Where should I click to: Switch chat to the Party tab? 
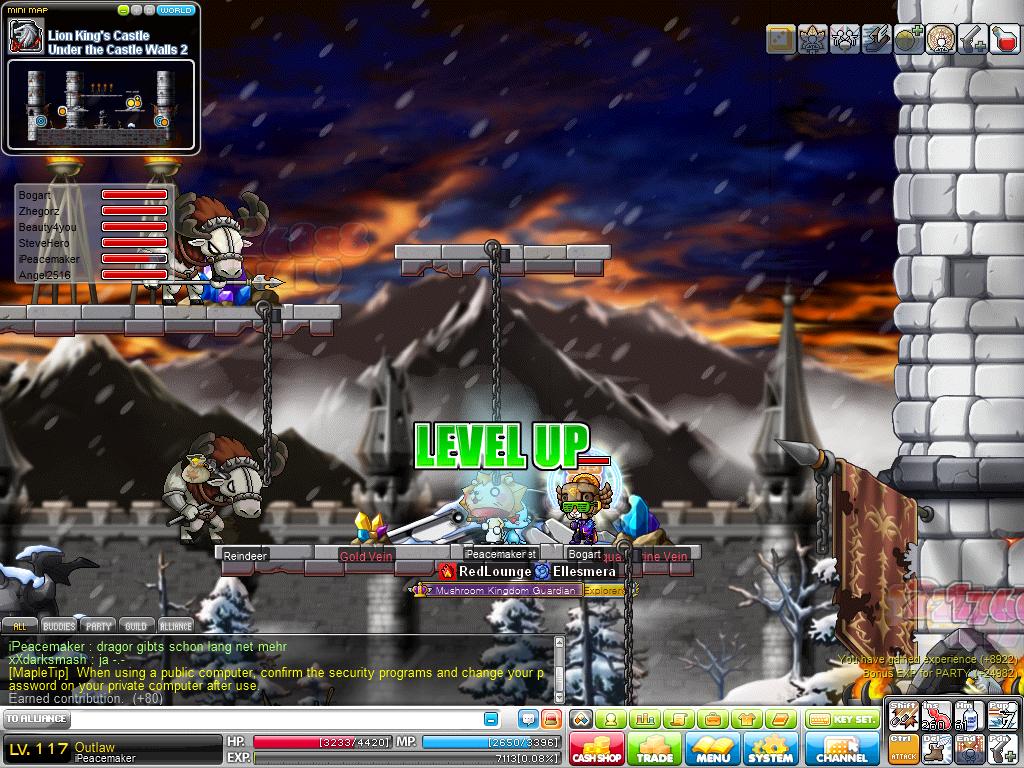click(98, 626)
